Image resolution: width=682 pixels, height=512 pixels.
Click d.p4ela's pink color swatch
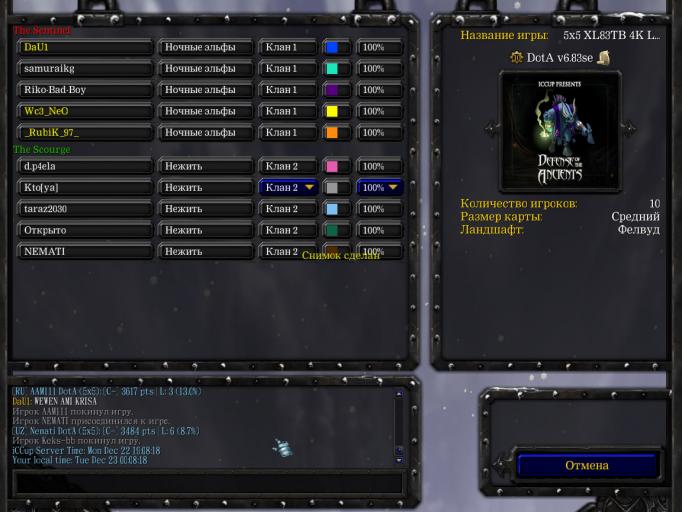(x=332, y=166)
